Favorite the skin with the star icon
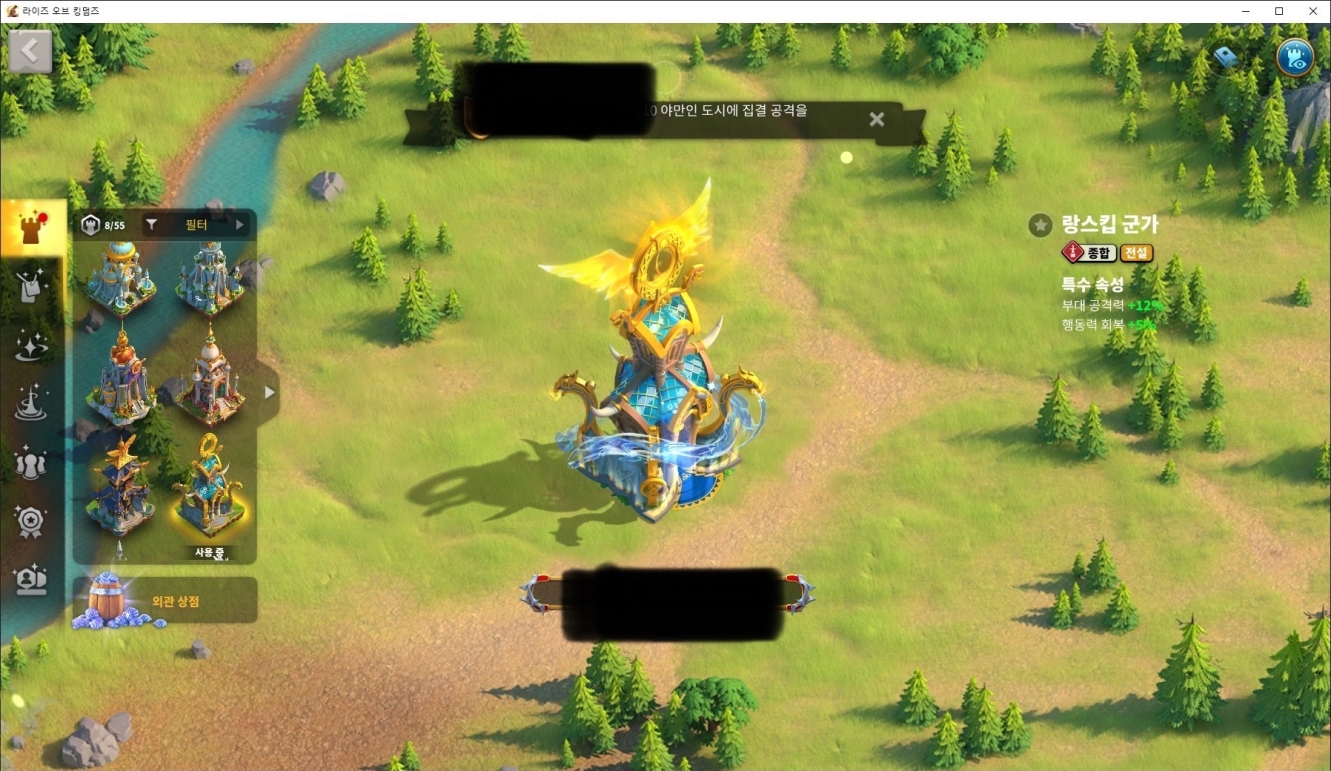Image resolution: width=1331 pixels, height=771 pixels. (1040, 225)
